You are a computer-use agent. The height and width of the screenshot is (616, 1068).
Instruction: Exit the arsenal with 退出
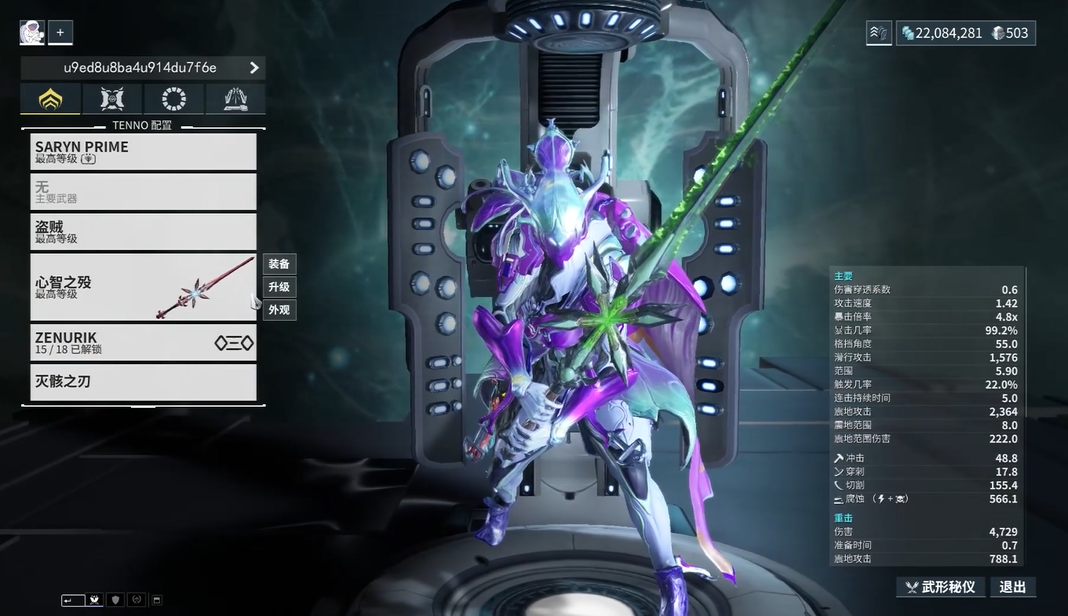pyautogui.click(x=1013, y=587)
